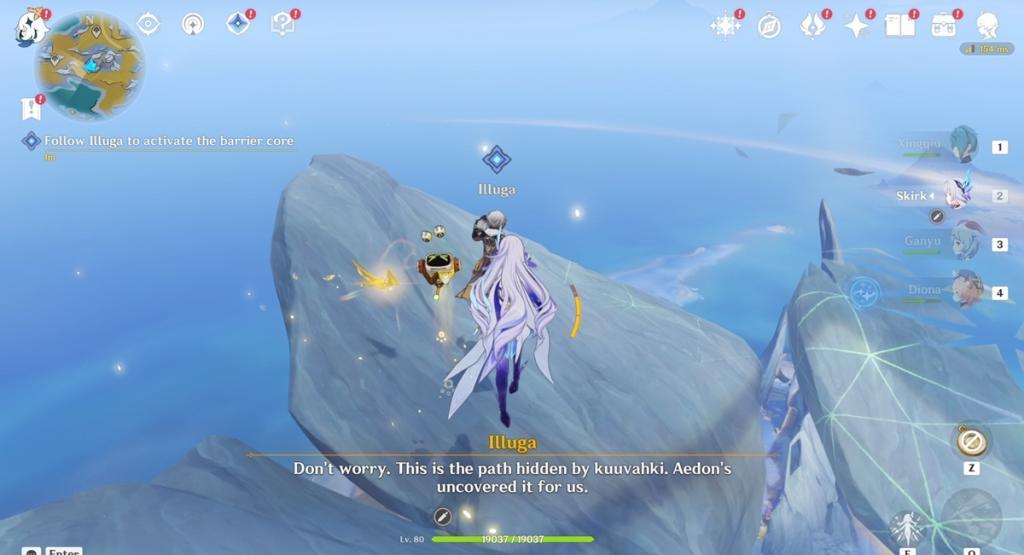Viewport: 1024px width, 555px height.
Task: Activate the elemental skill icon
Action: [907, 527]
